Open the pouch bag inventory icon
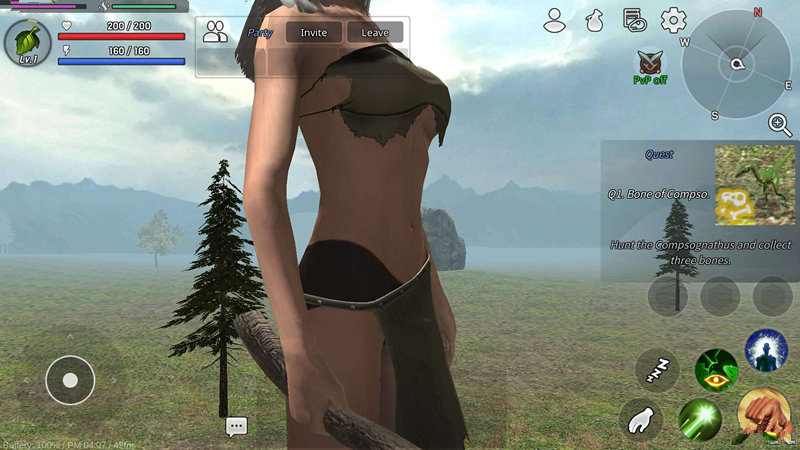Screen dimensions: 800x450 [594, 20]
